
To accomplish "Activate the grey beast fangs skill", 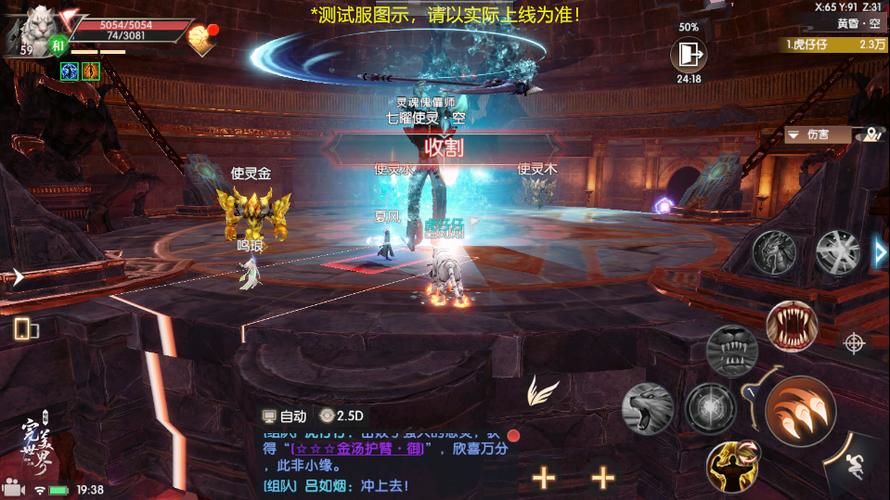I will (x=731, y=349).
